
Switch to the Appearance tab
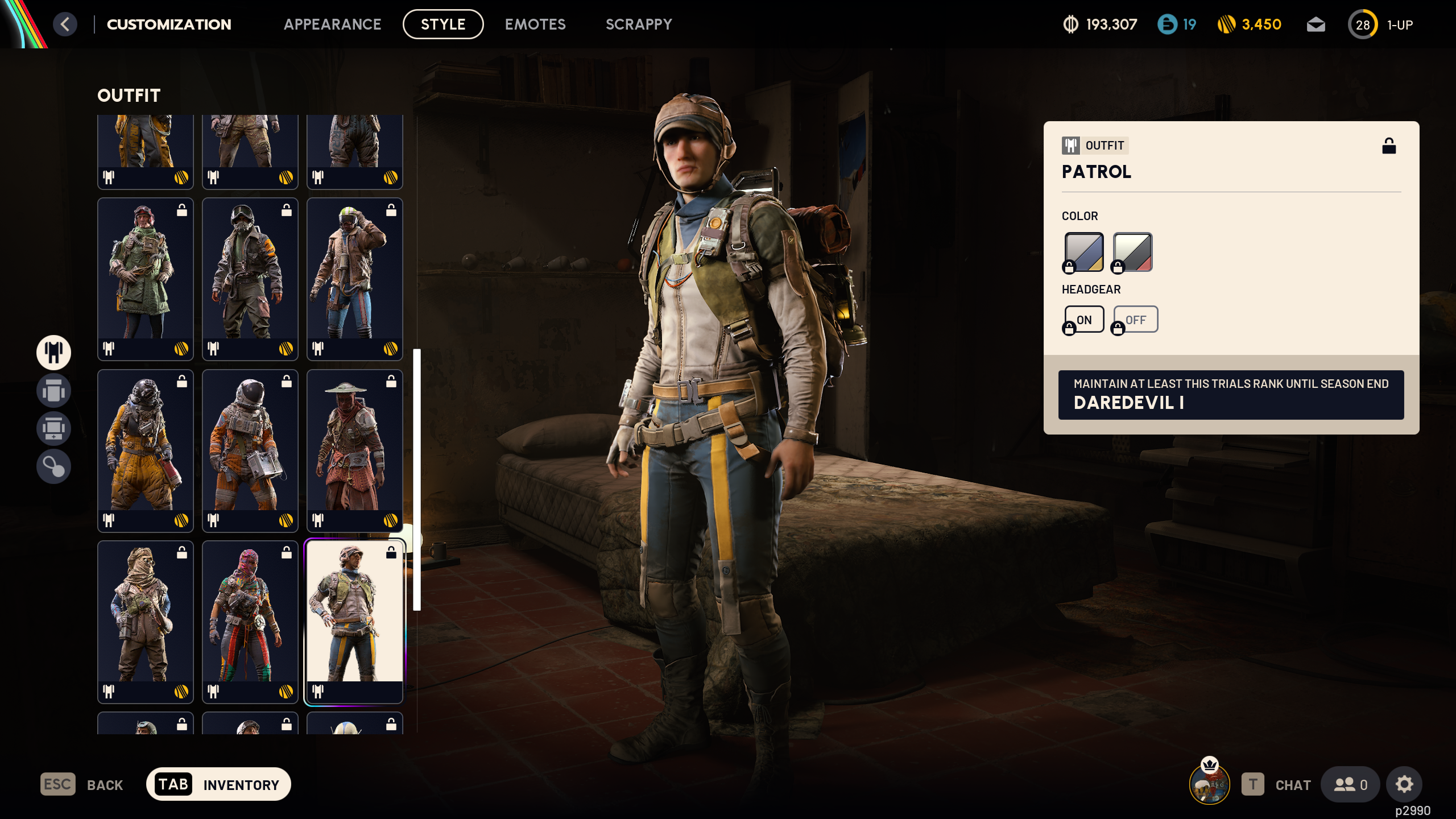333,24
